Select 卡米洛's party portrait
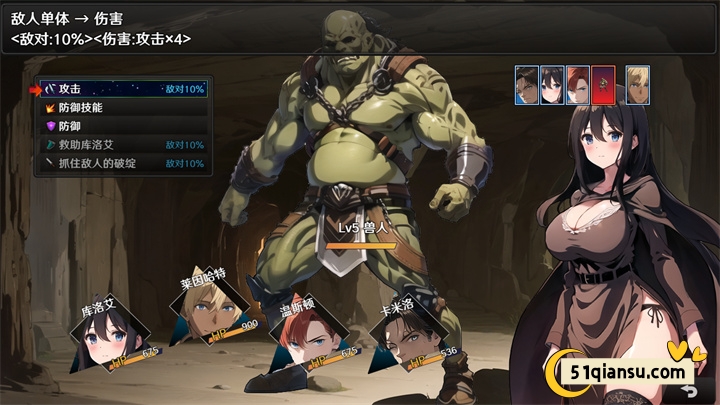This screenshot has height=405, width=720. point(409,340)
